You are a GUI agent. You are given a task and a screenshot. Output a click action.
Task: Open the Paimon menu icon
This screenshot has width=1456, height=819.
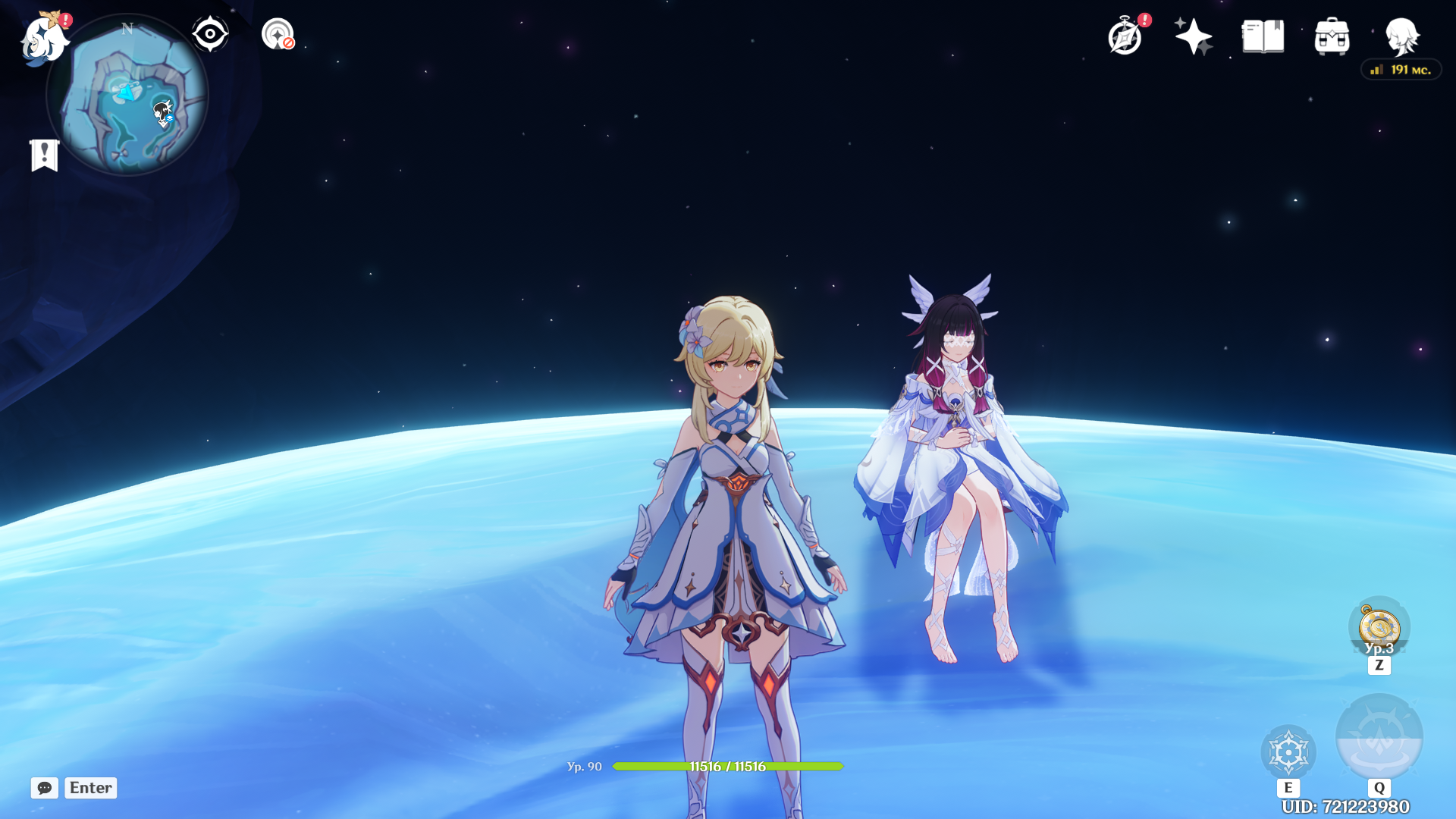(x=44, y=39)
